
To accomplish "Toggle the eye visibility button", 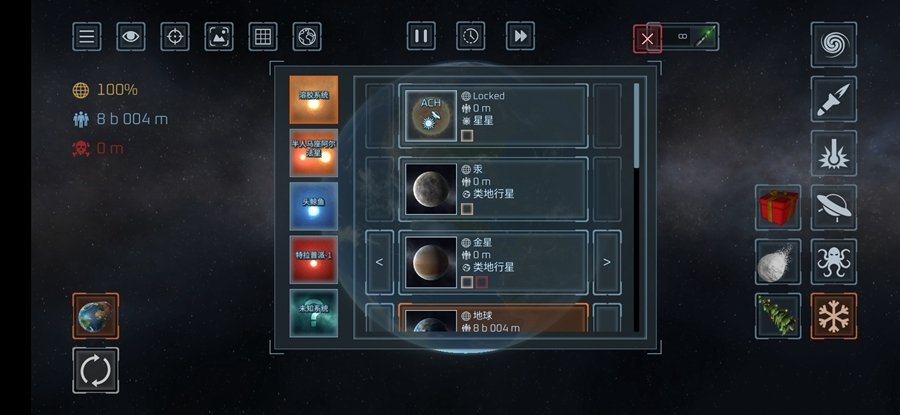I will (x=131, y=37).
